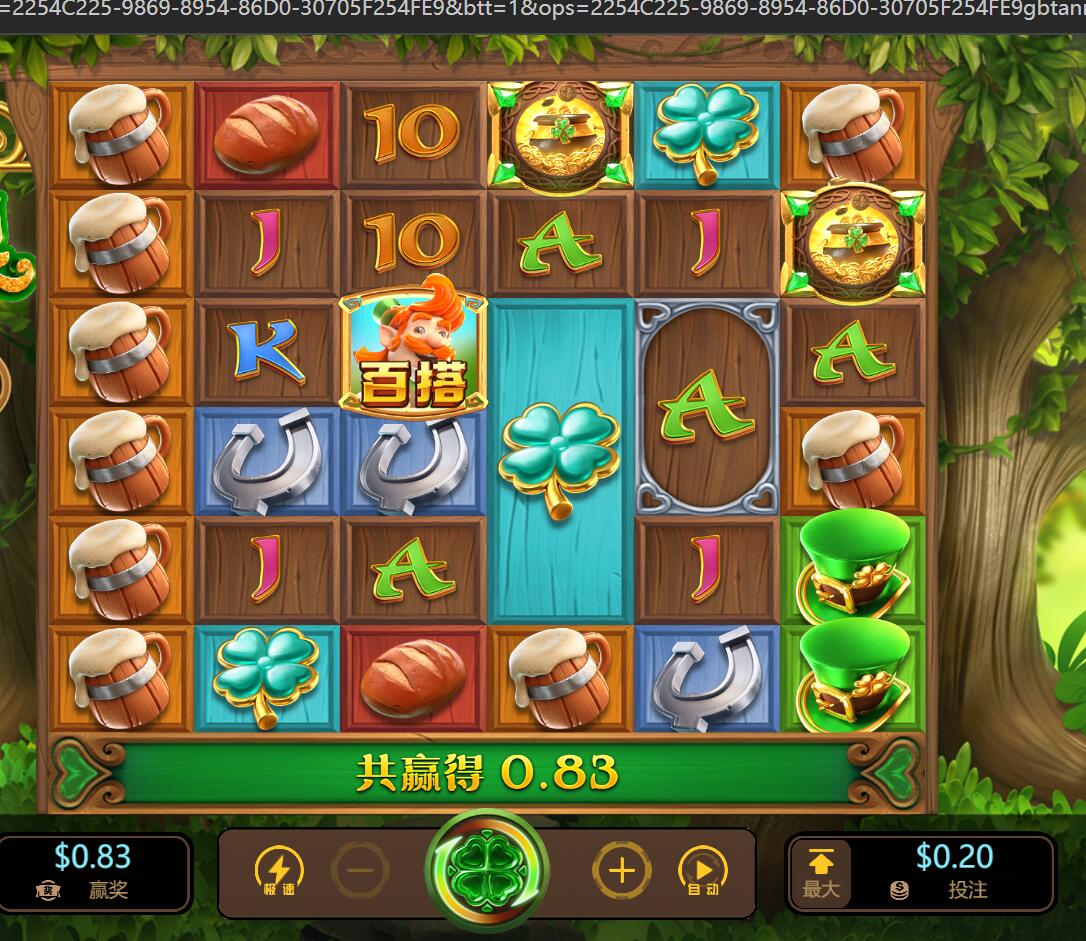Screen dimensions: 1086x941
Task: Activate the turbo spin lightning button
Action: pyautogui.click(x=279, y=871)
